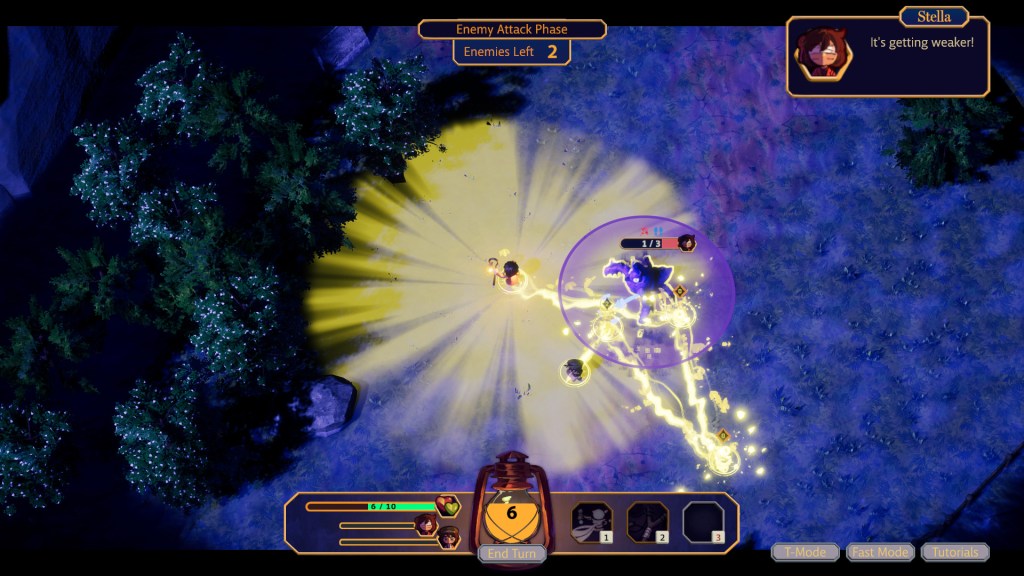Open the Tutorials

[x=955, y=552]
